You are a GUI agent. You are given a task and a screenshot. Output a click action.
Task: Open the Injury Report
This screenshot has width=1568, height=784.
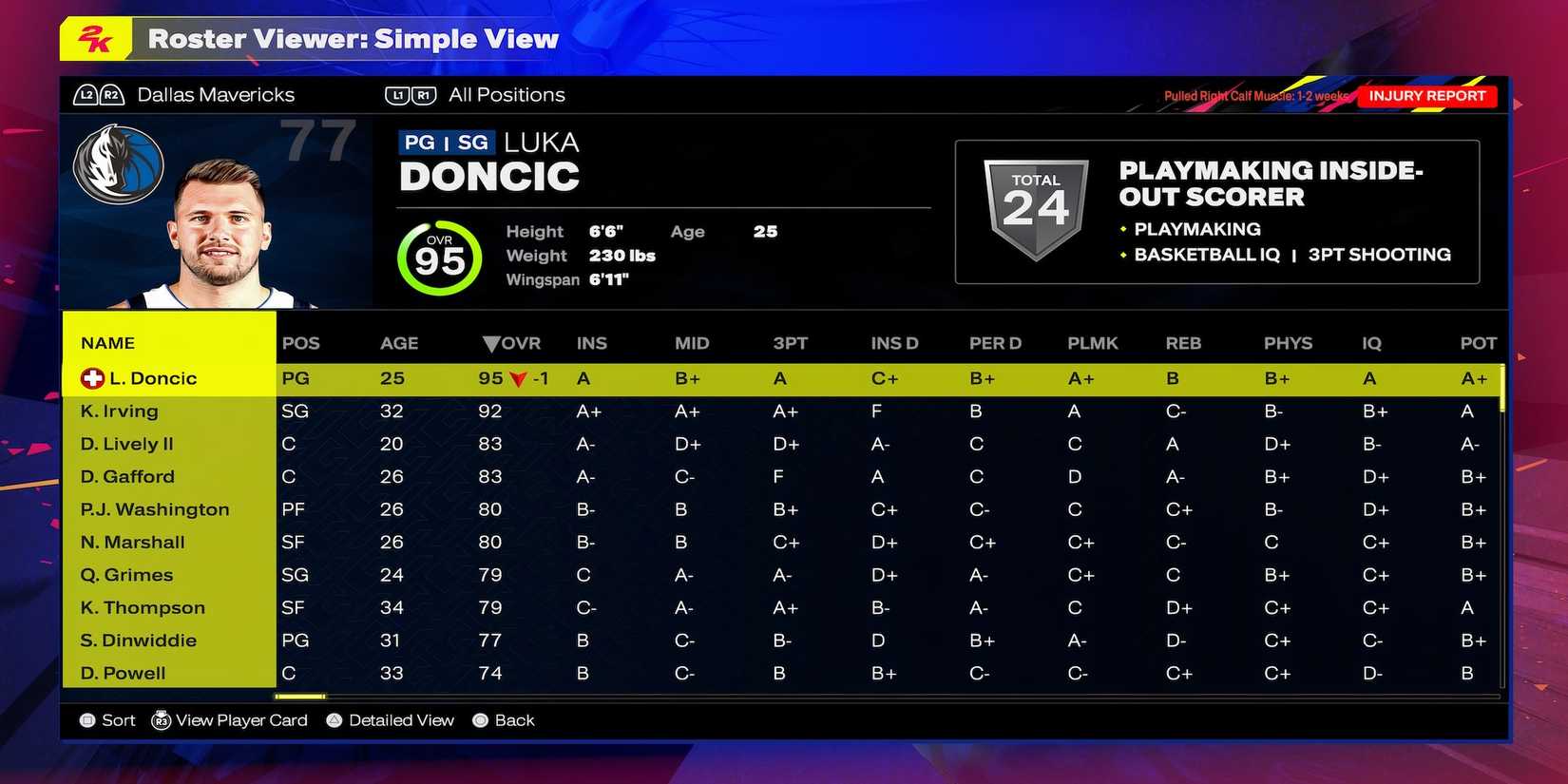[x=1428, y=95]
